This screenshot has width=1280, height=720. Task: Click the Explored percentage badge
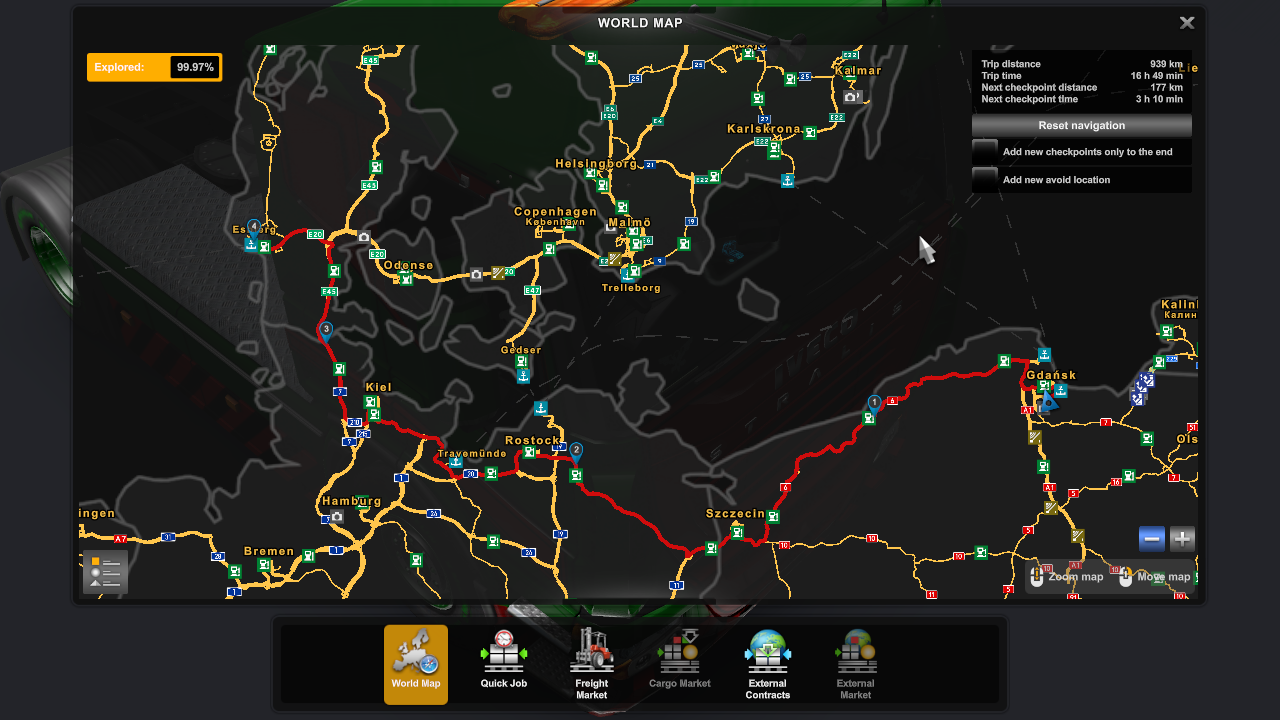(x=154, y=67)
